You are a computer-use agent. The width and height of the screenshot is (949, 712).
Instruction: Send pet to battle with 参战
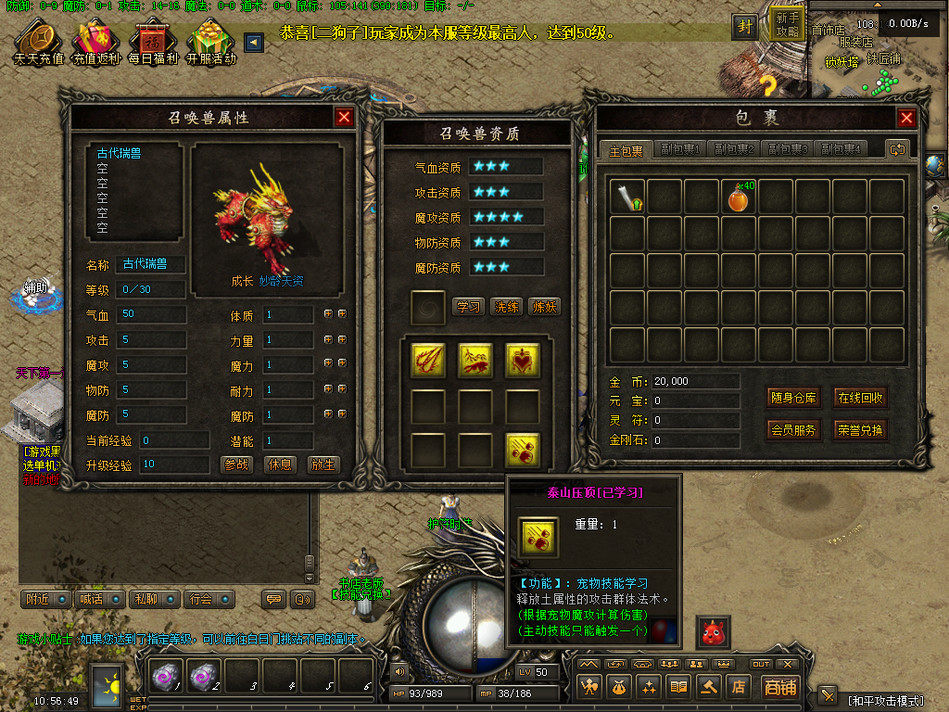(236, 465)
